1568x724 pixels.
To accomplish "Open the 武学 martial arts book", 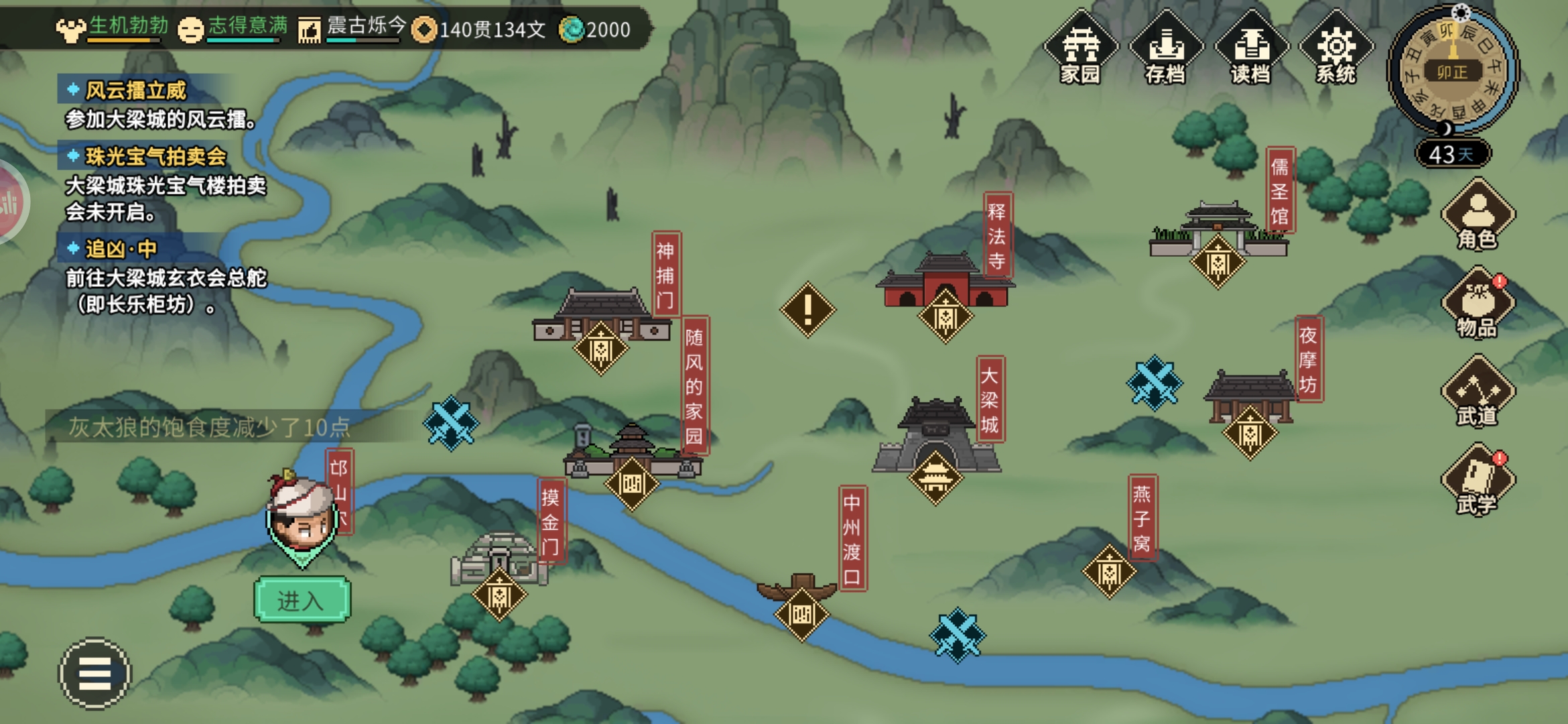I will (x=1478, y=480).
